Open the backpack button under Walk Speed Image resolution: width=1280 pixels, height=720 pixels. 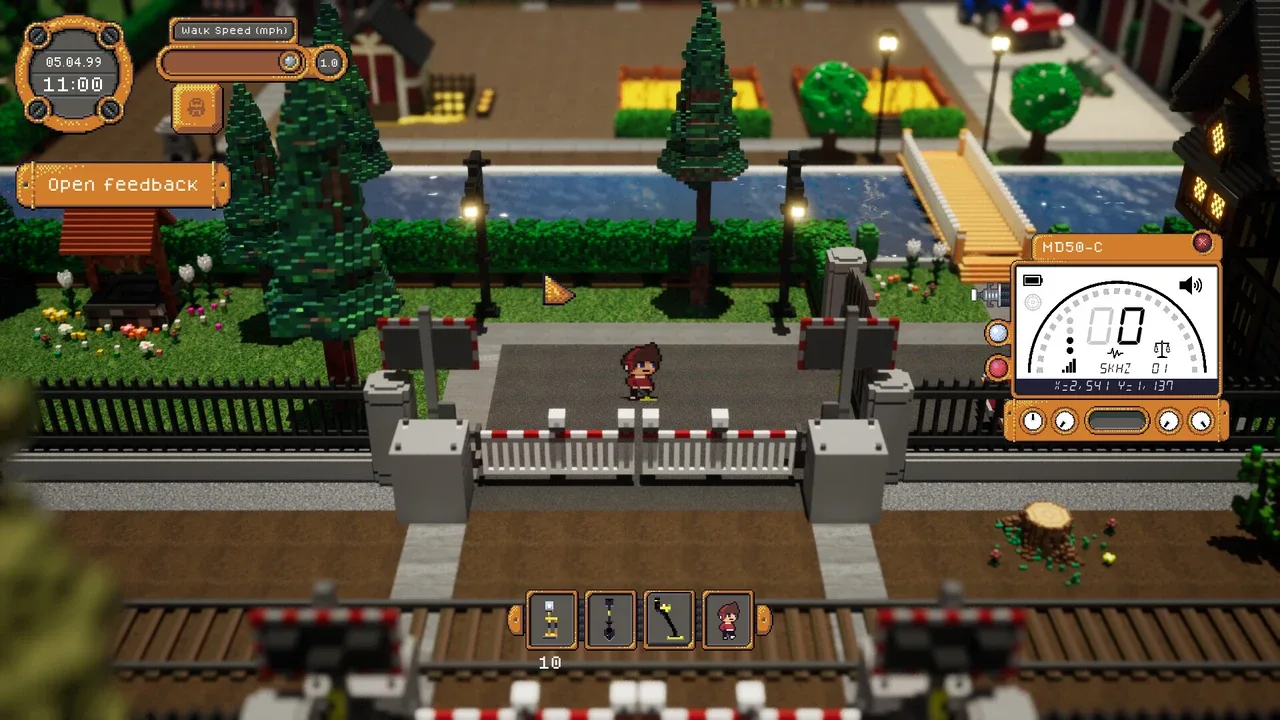coord(196,107)
